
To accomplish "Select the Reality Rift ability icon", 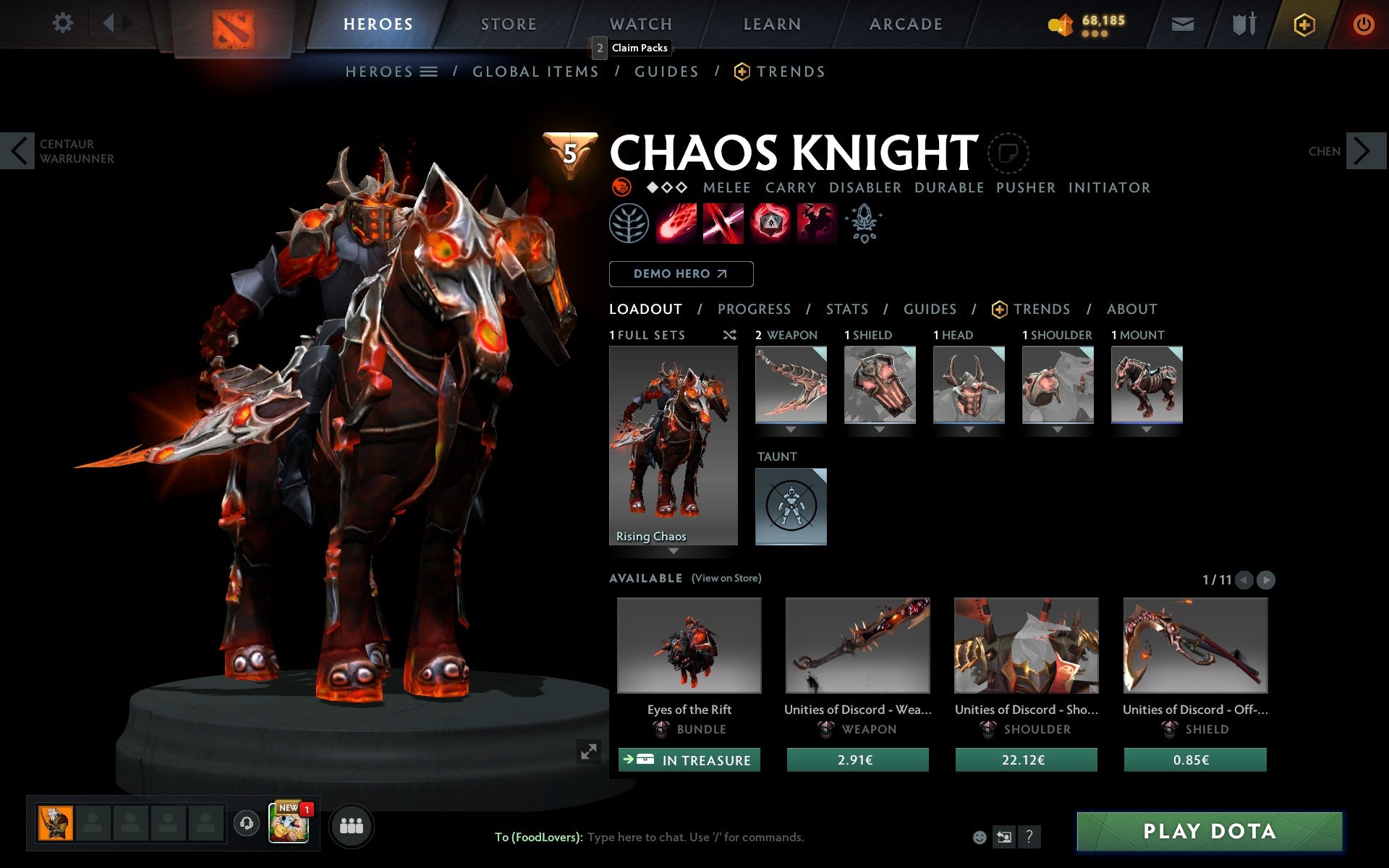I will point(723,224).
